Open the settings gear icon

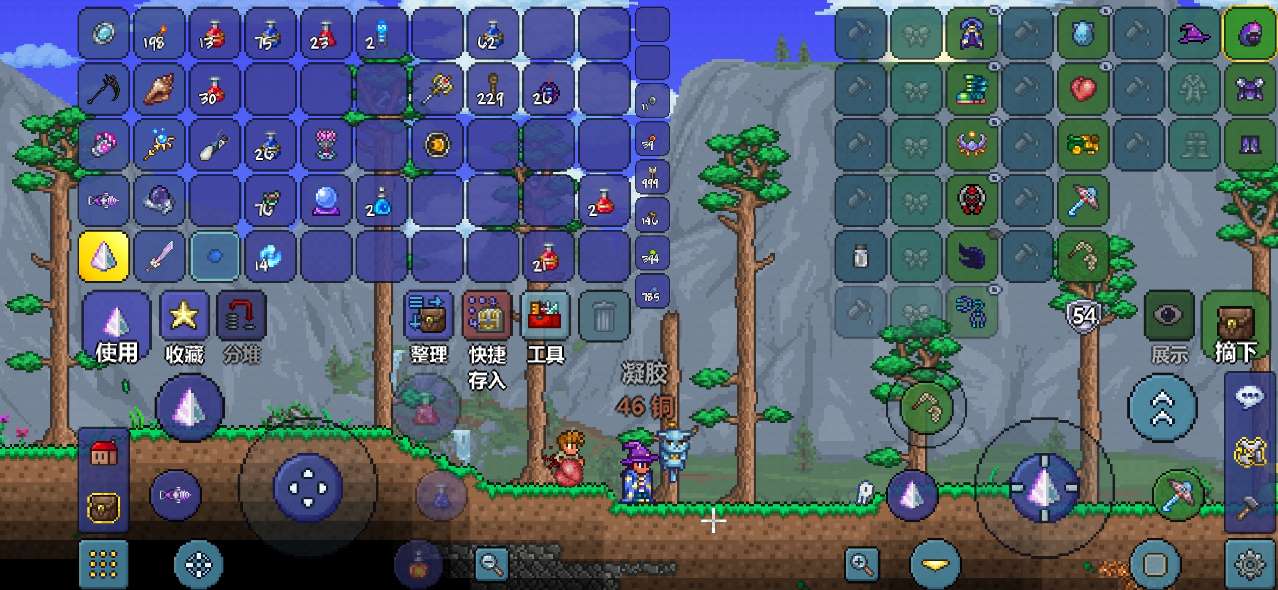[1250, 564]
